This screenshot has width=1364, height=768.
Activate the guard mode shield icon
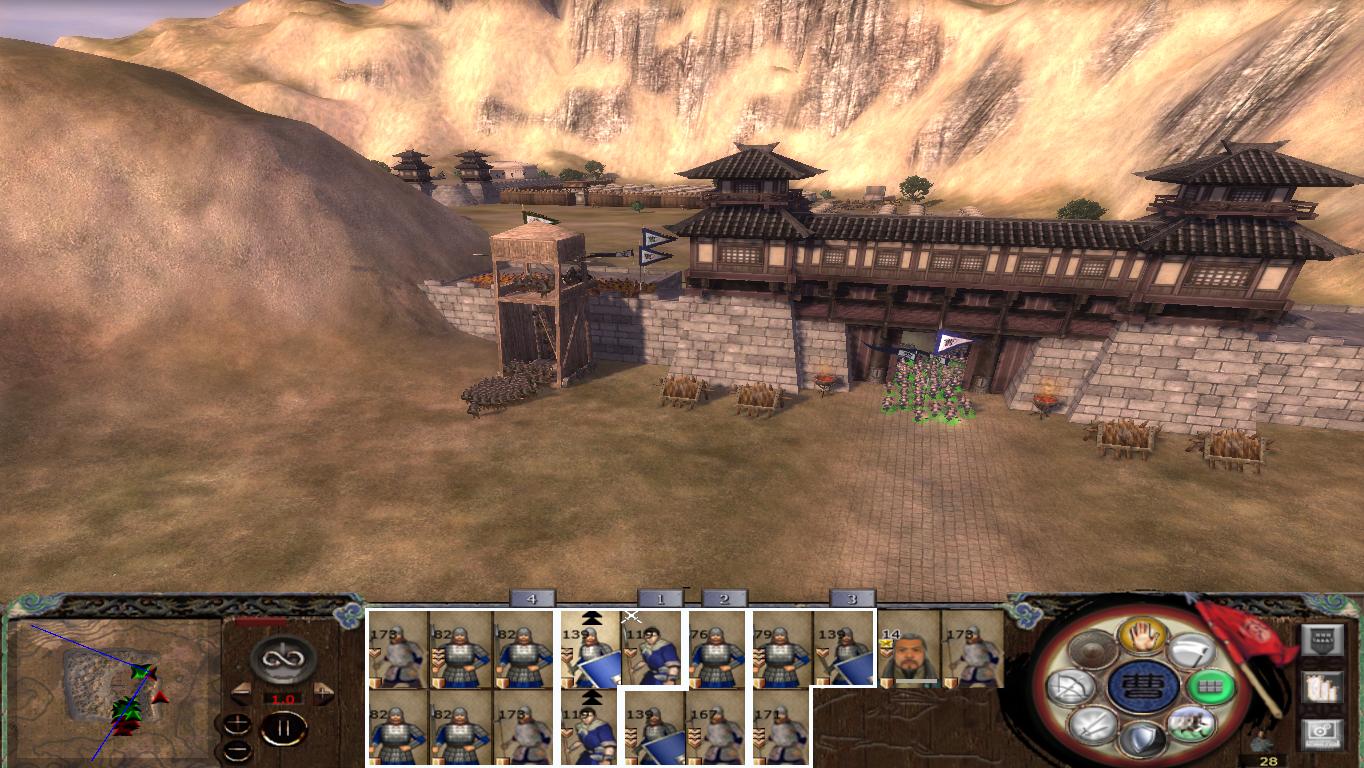pyautogui.click(x=1143, y=738)
